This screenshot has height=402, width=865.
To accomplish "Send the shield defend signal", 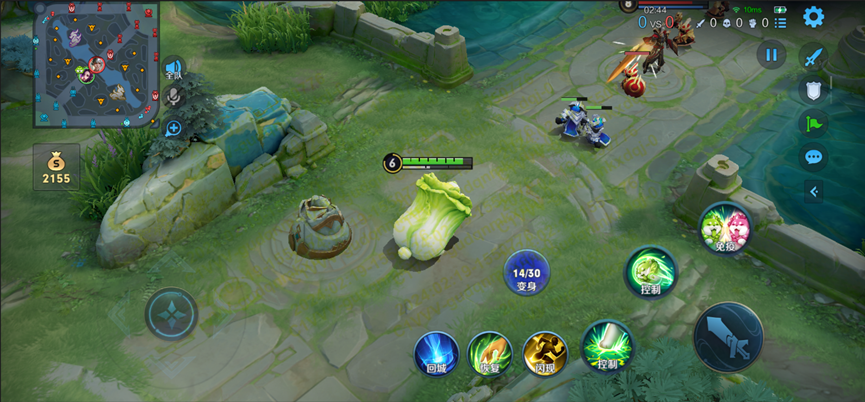I will point(813,90).
